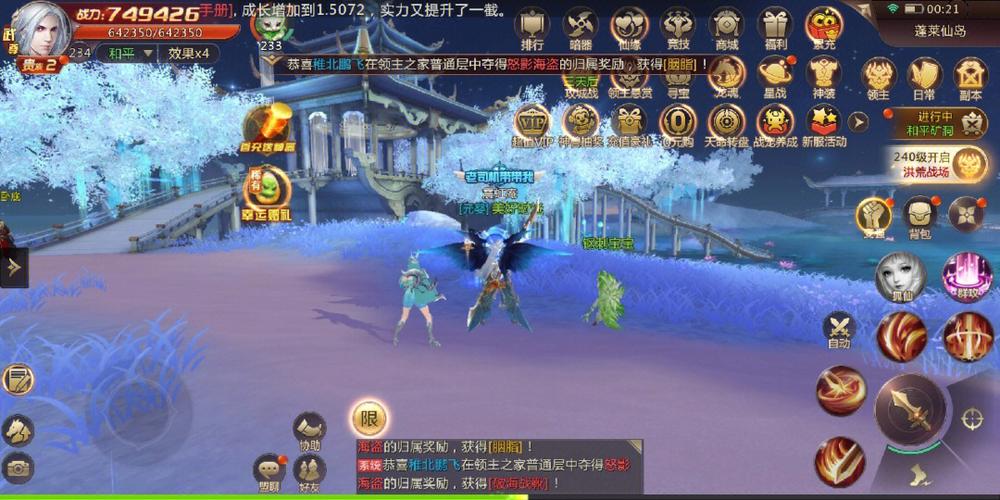1000x500 pixels.
Task: Click the white-haired player portrait
Action: click(40, 30)
